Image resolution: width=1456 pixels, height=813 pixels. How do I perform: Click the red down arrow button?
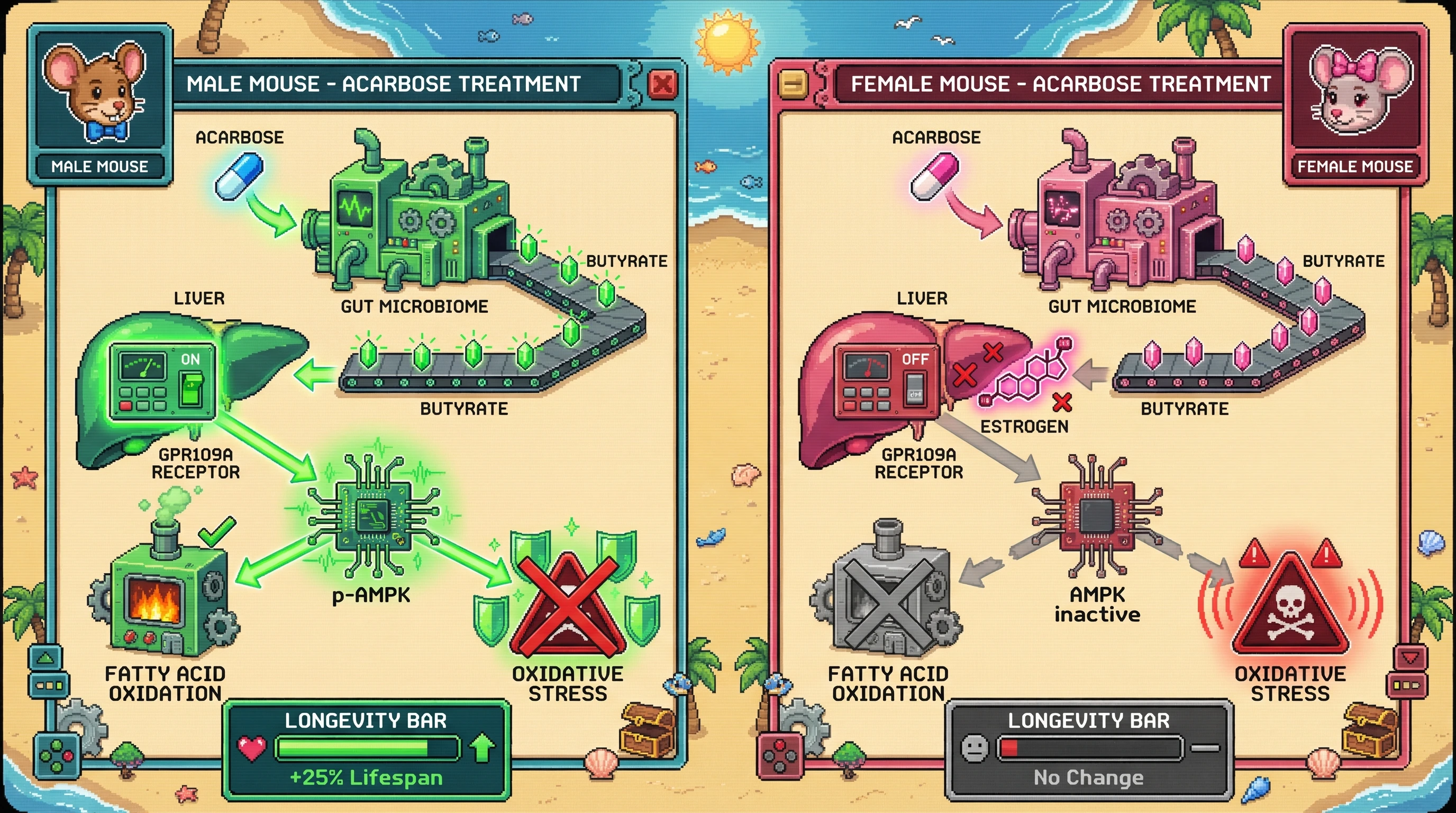(1409, 658)
